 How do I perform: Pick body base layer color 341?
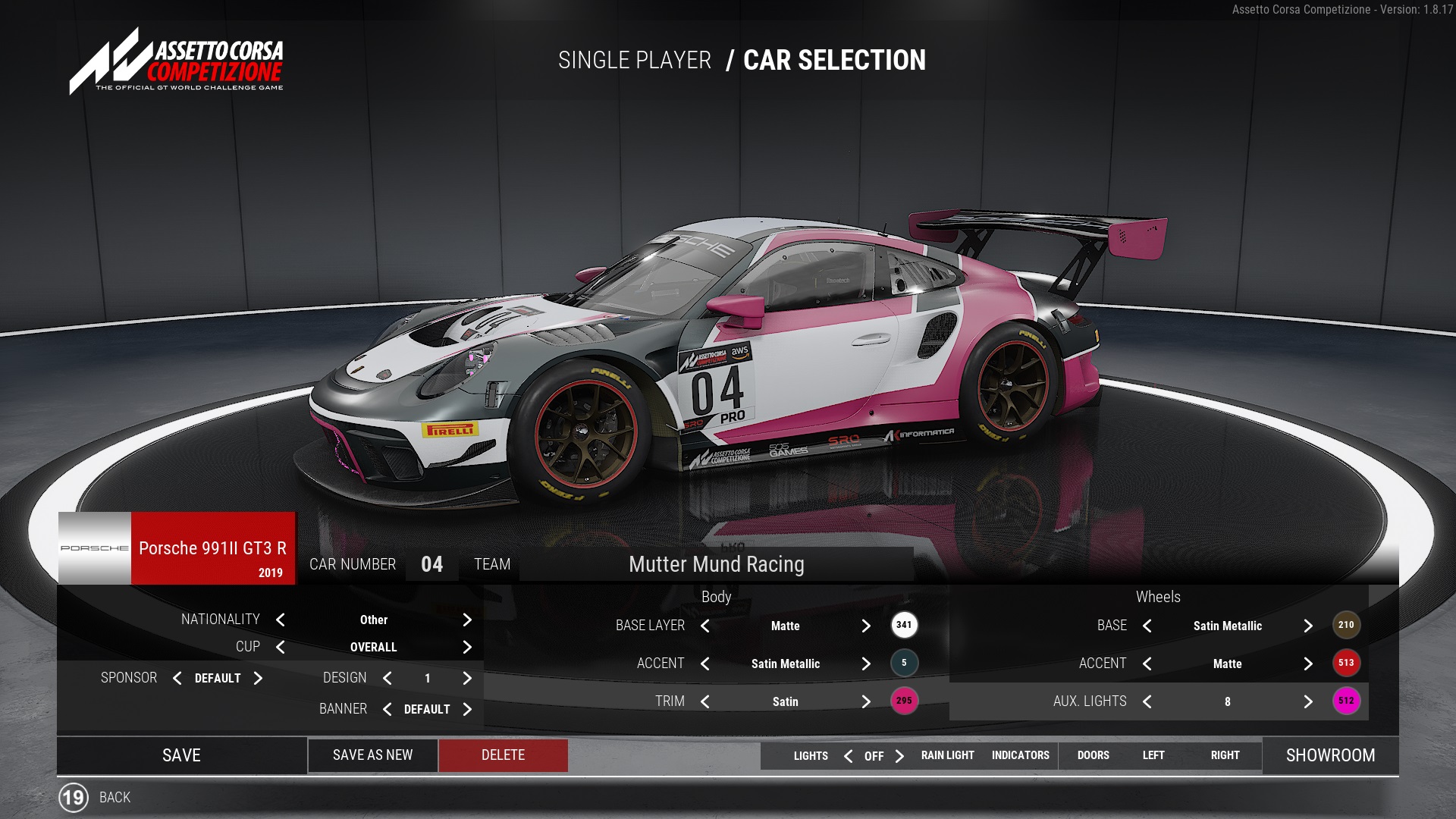click(904, 625)
